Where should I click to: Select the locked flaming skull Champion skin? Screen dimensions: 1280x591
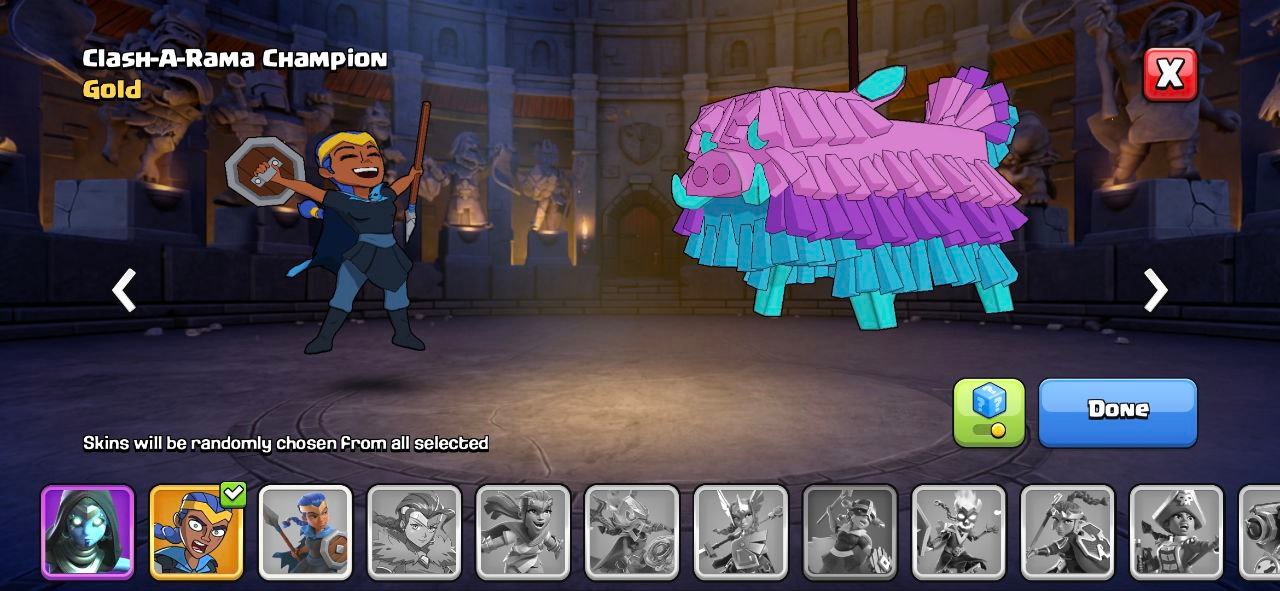pyautogui.click(x=959, y=532)
